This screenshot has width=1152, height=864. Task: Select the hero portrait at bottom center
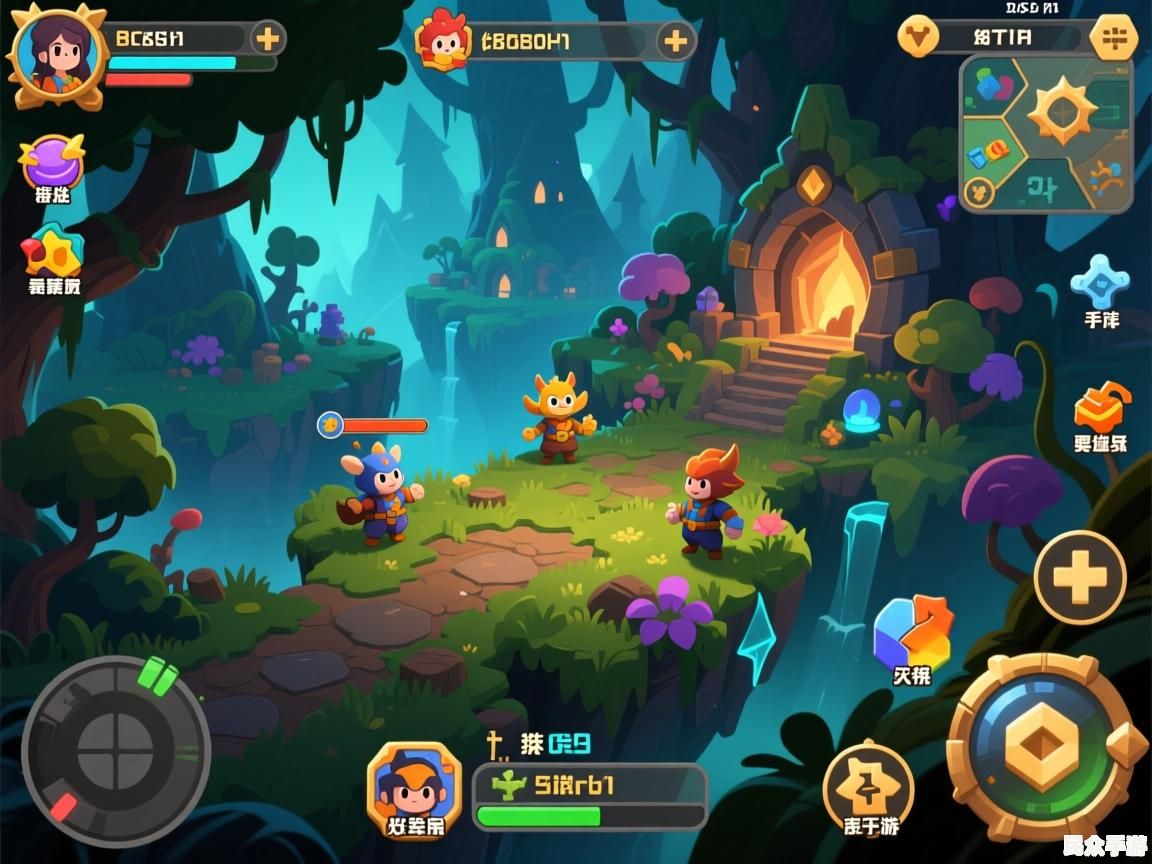[414, 786]
